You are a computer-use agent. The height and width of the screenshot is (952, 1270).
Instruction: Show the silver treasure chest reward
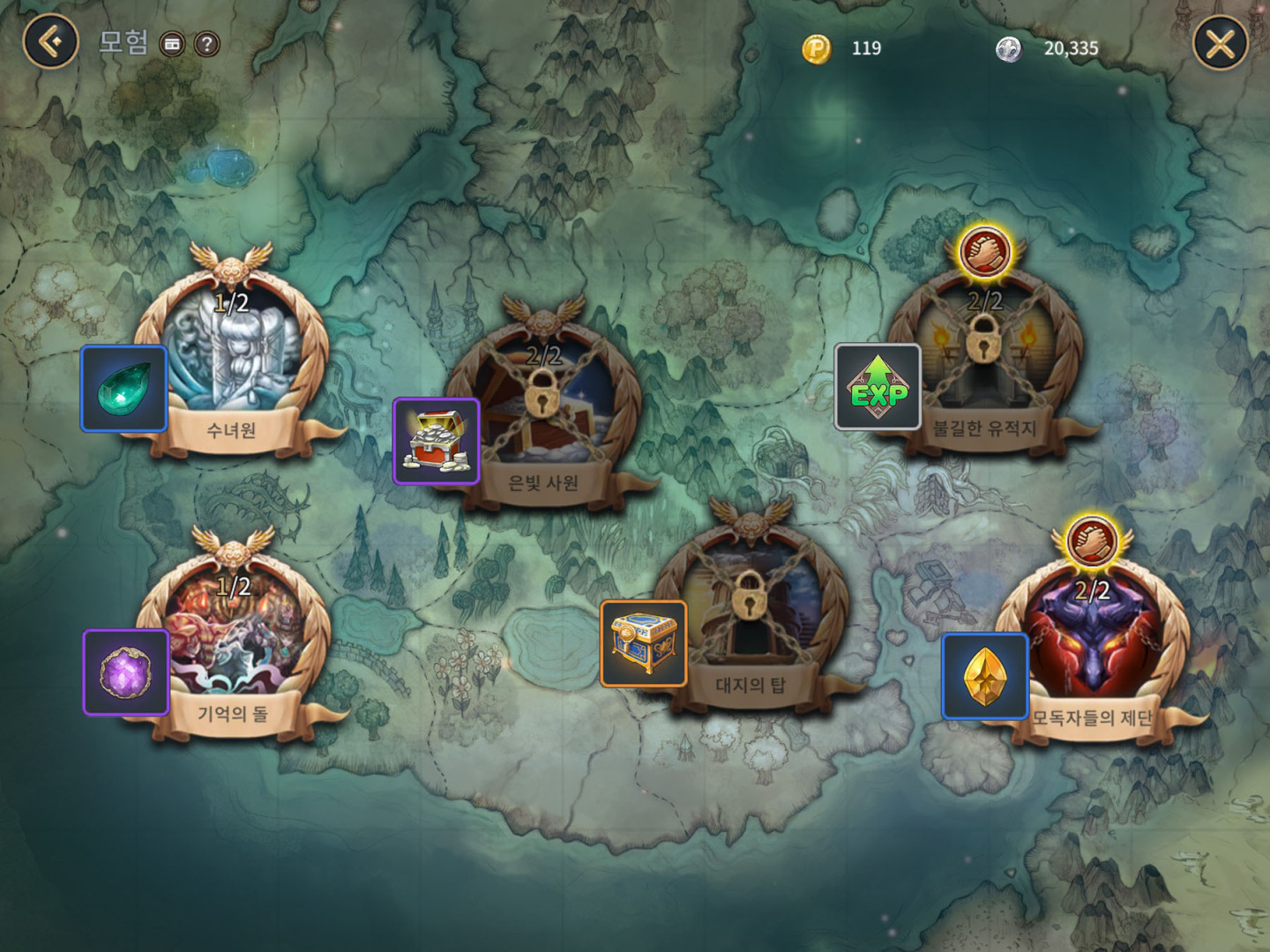[x=436, y=441]
